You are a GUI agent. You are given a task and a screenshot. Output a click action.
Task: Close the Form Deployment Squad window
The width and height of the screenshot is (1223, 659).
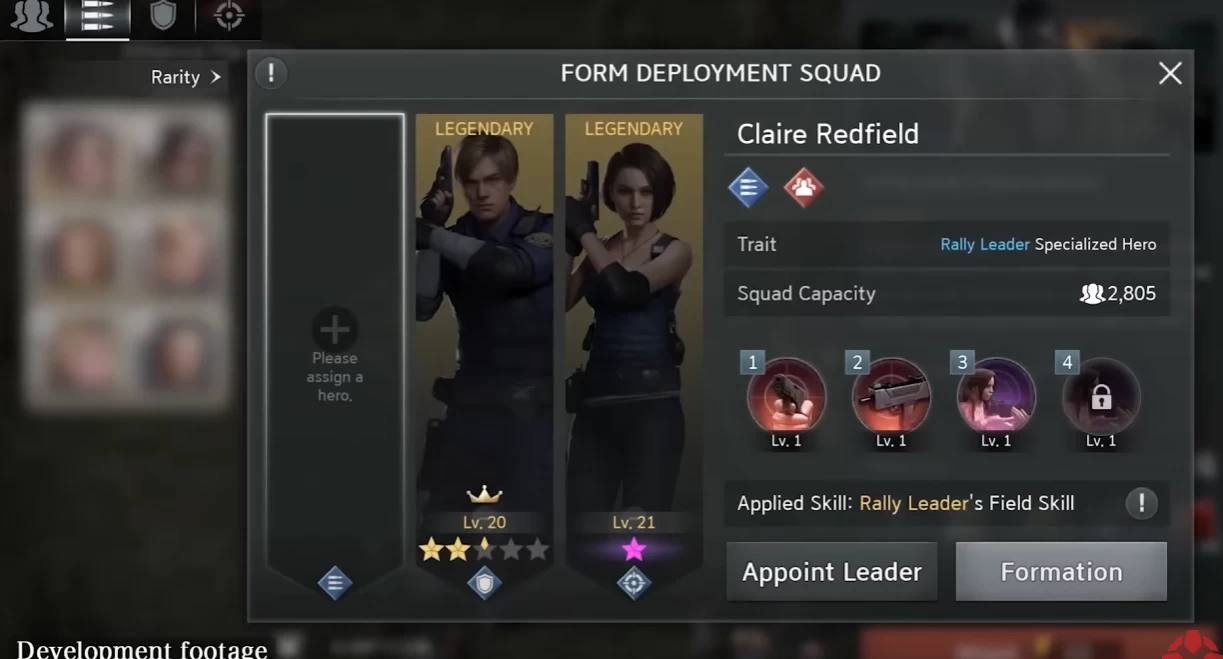click(x=1169, y=73)
